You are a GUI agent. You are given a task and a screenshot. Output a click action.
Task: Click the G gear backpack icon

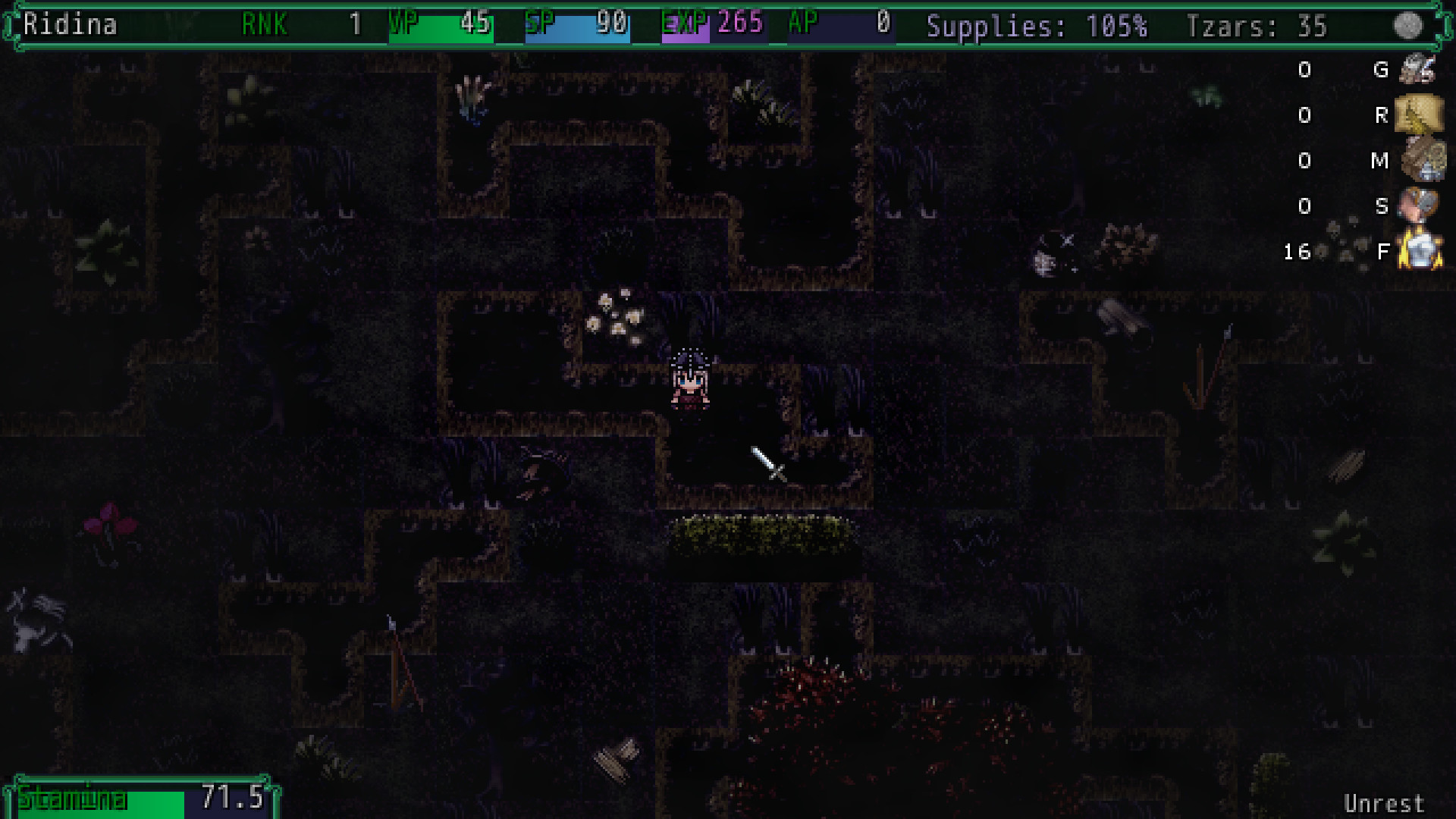coord(1420,70)
